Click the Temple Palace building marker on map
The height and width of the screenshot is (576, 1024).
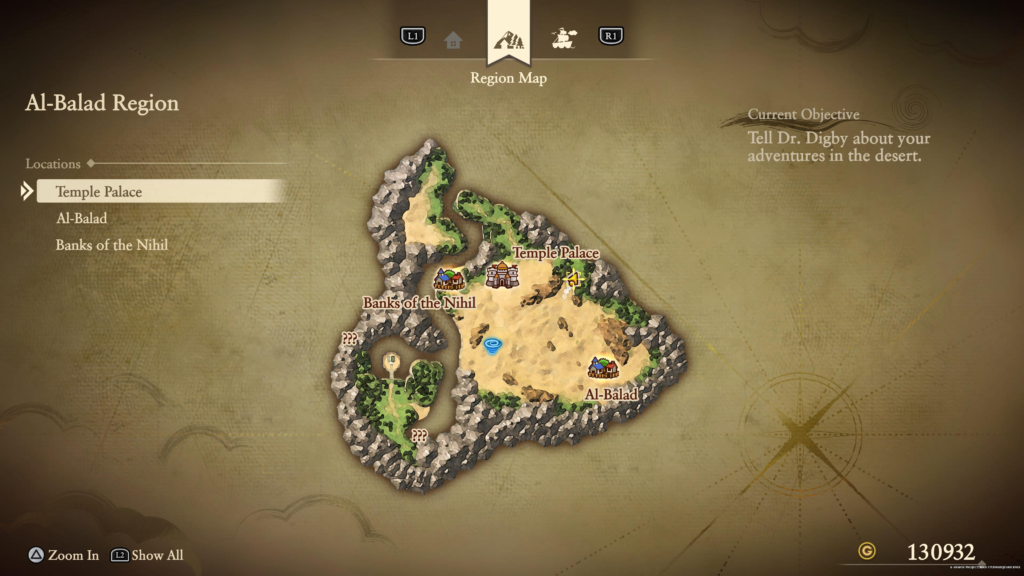[x=501, y=275]
